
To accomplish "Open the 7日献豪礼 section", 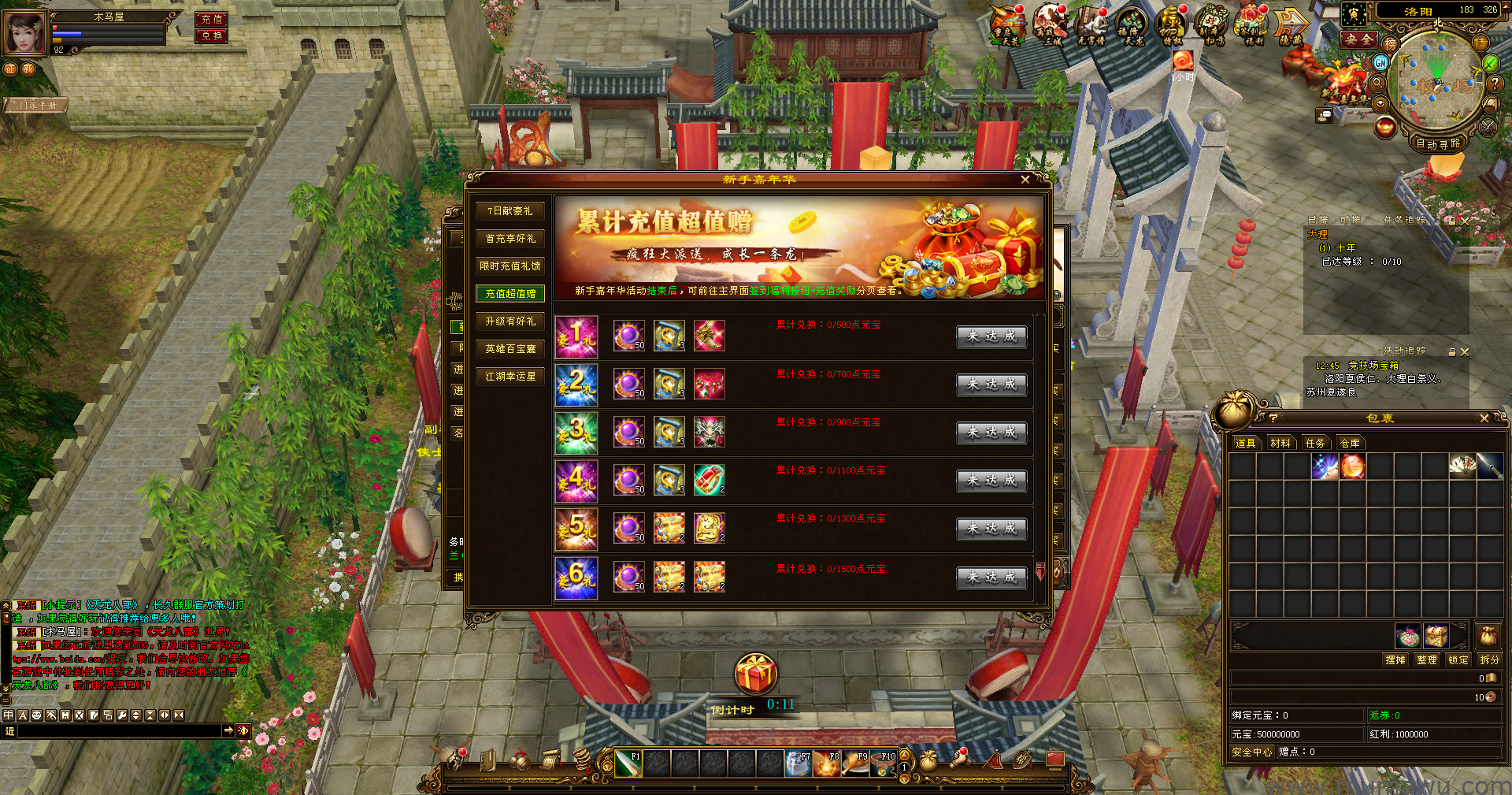I will coord(510,211).
